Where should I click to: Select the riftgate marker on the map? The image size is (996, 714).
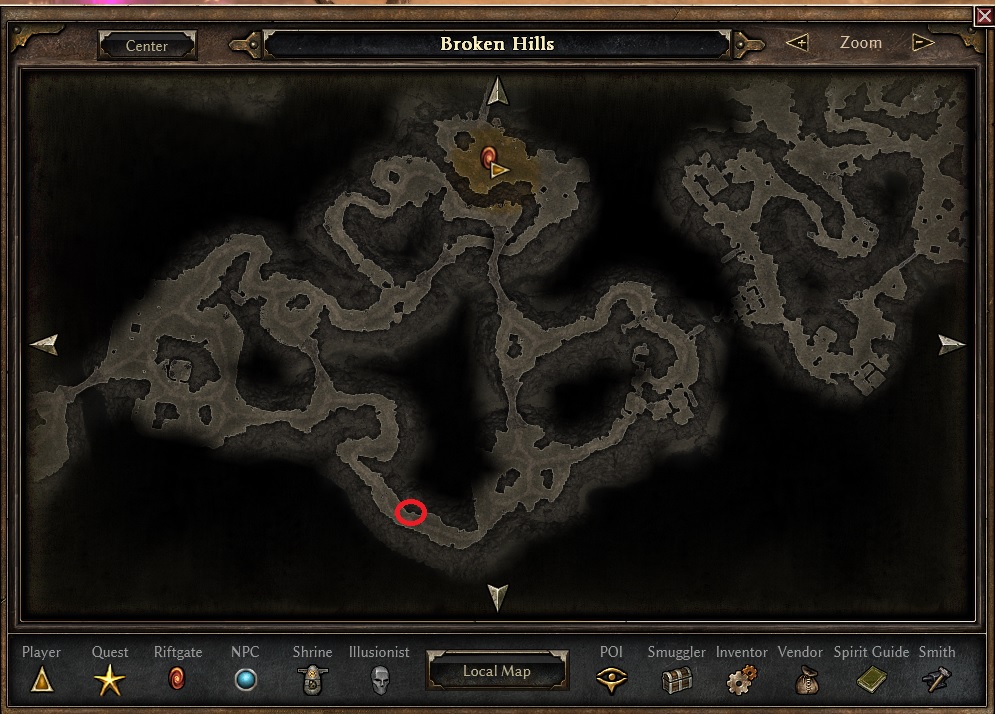(x=488, y=156)
